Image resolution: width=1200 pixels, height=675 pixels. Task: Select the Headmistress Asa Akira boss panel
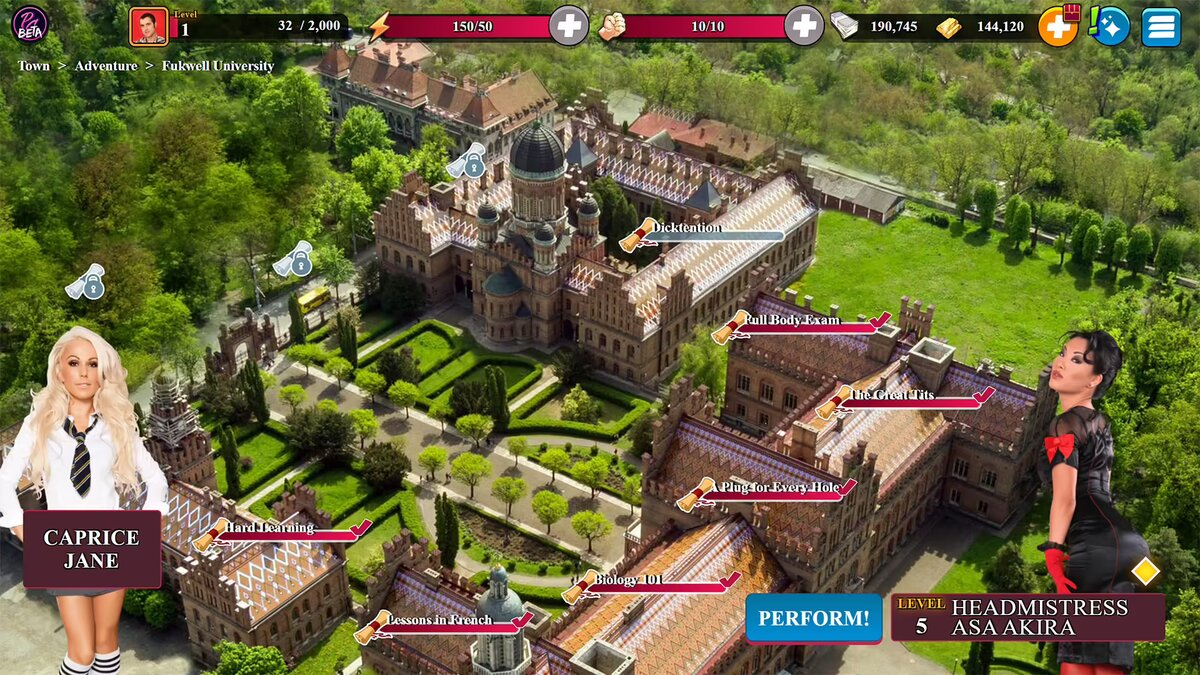coord(1028,618)
